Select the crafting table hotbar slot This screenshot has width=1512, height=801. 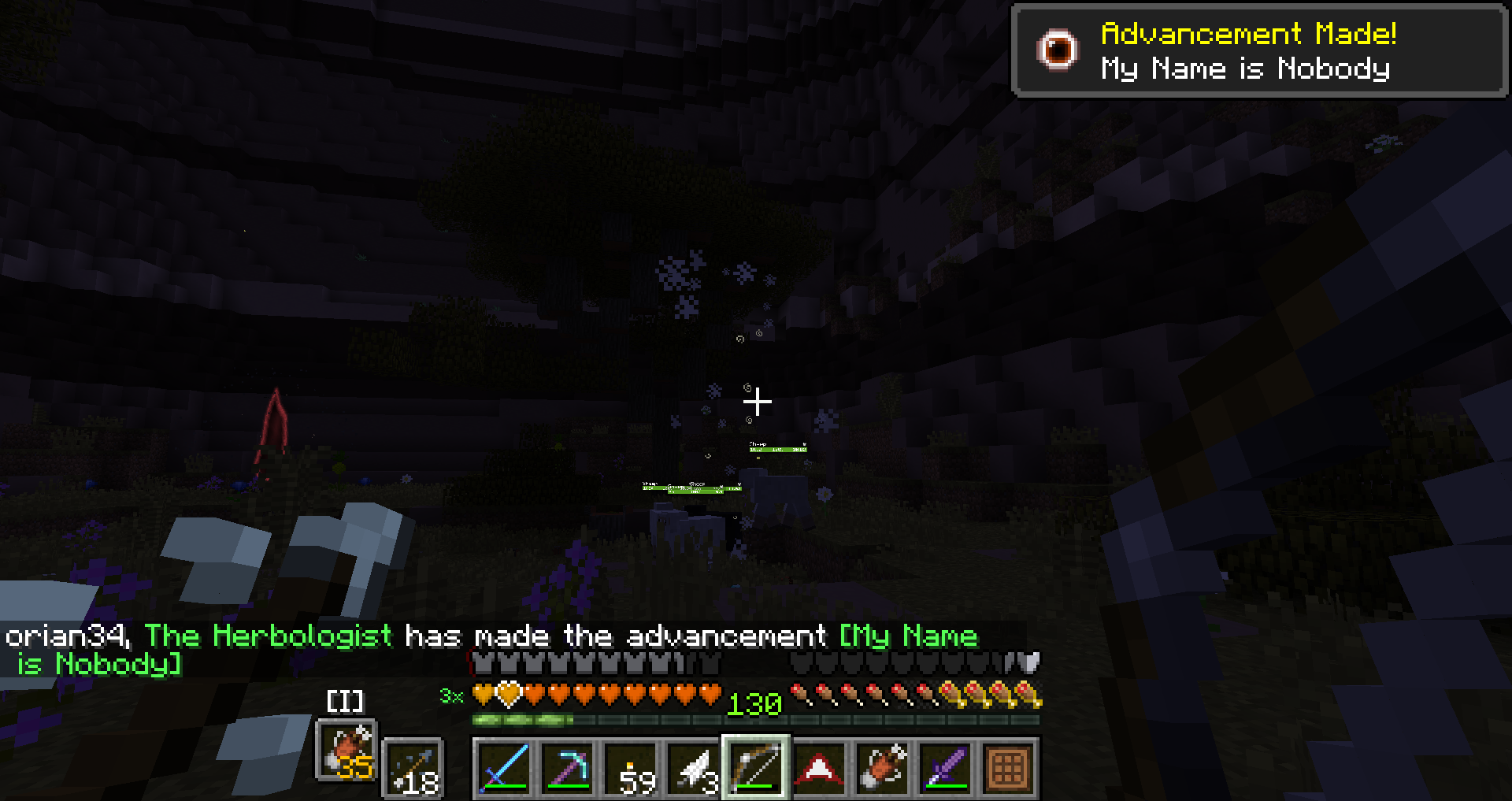click(1008, 766)
